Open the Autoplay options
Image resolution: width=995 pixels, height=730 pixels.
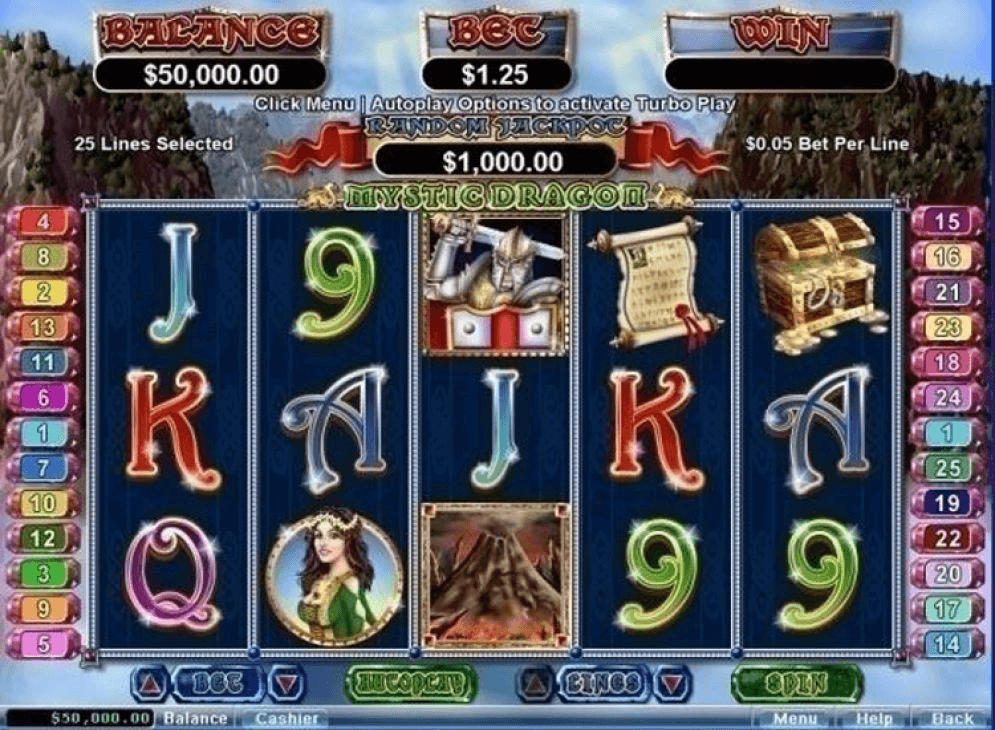pyautogui.click(x=410, y=683)
